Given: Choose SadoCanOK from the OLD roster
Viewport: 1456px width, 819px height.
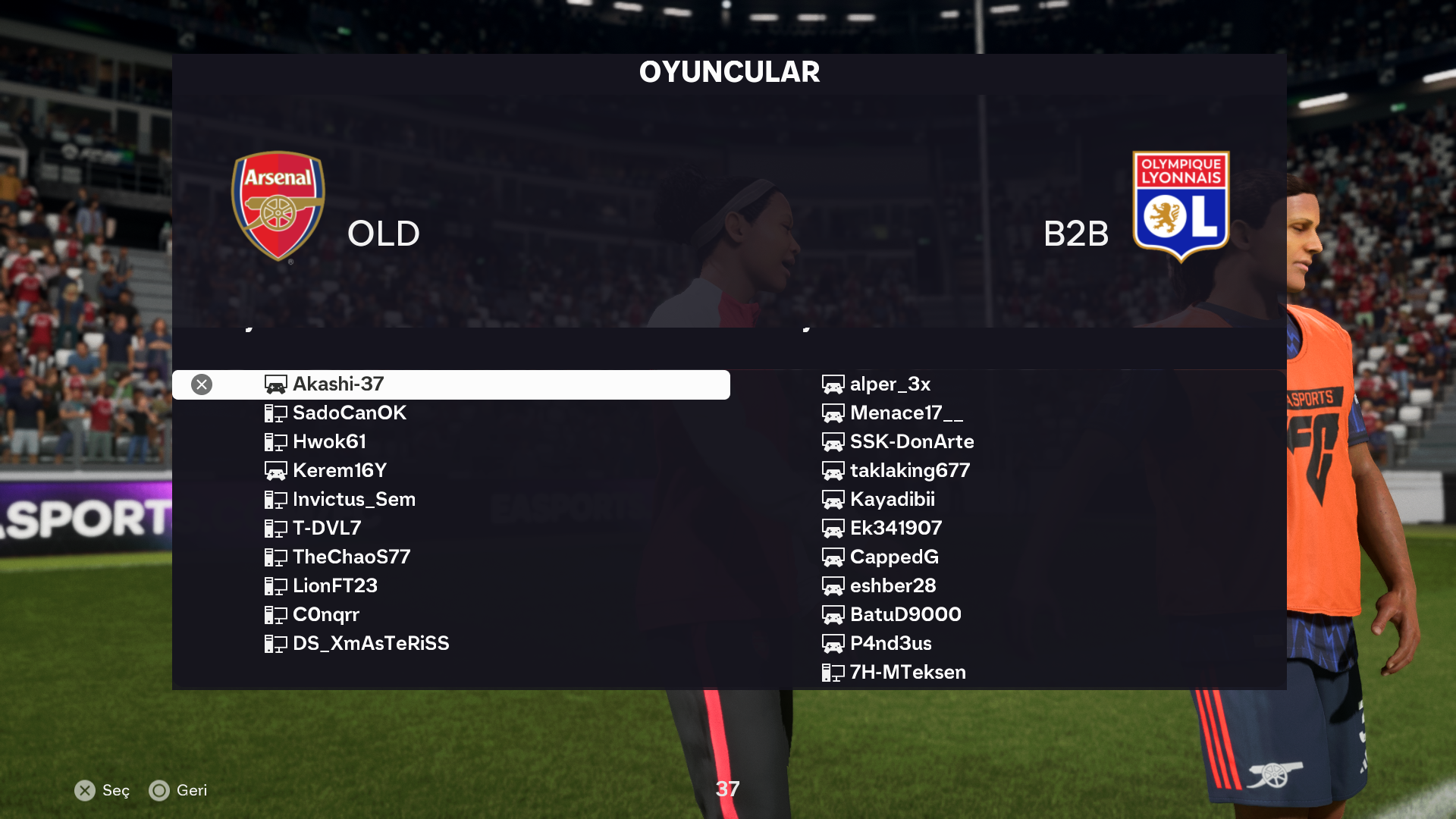Looking at the screenshot, I should 349,413.
